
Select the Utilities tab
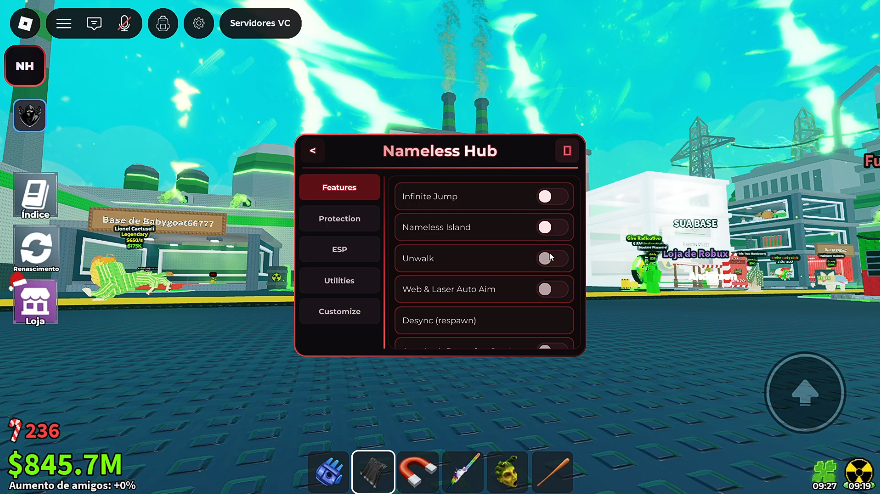(339, 280)
